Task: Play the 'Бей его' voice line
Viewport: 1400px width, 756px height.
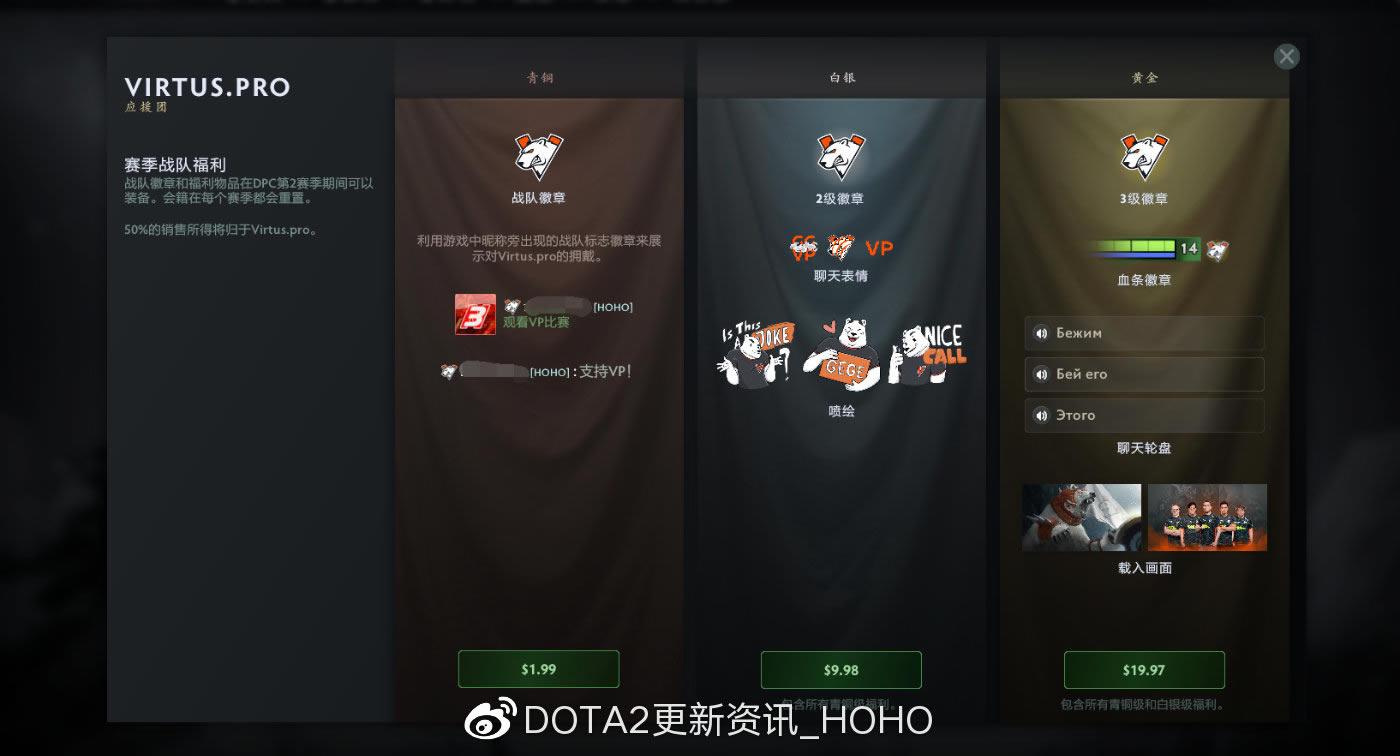Action: point(1143,374)
